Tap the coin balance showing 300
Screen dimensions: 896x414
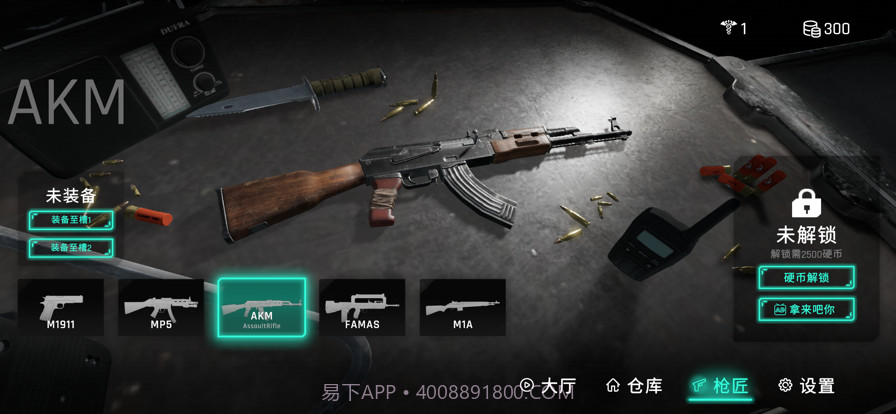pyautogui.click(x=826, y=28)
